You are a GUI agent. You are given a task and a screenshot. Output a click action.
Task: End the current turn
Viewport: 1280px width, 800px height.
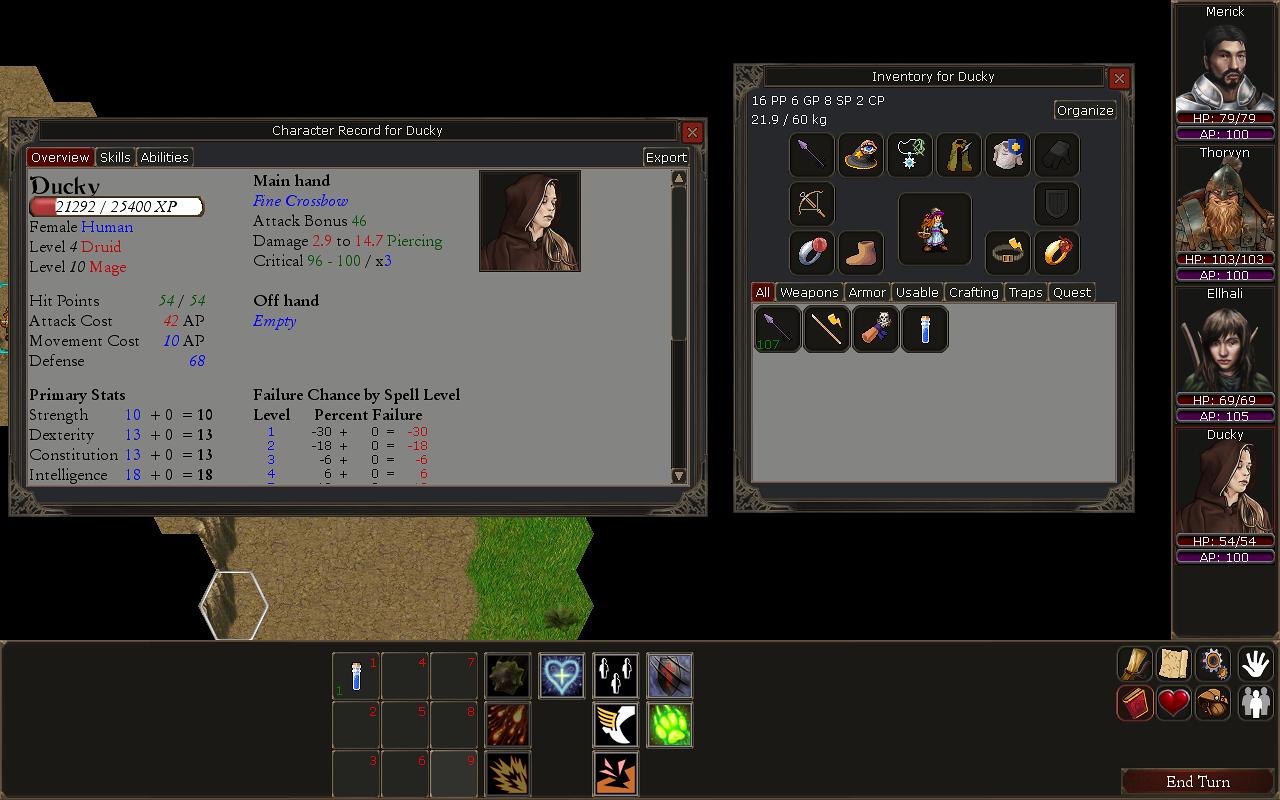coord(1197,782)
